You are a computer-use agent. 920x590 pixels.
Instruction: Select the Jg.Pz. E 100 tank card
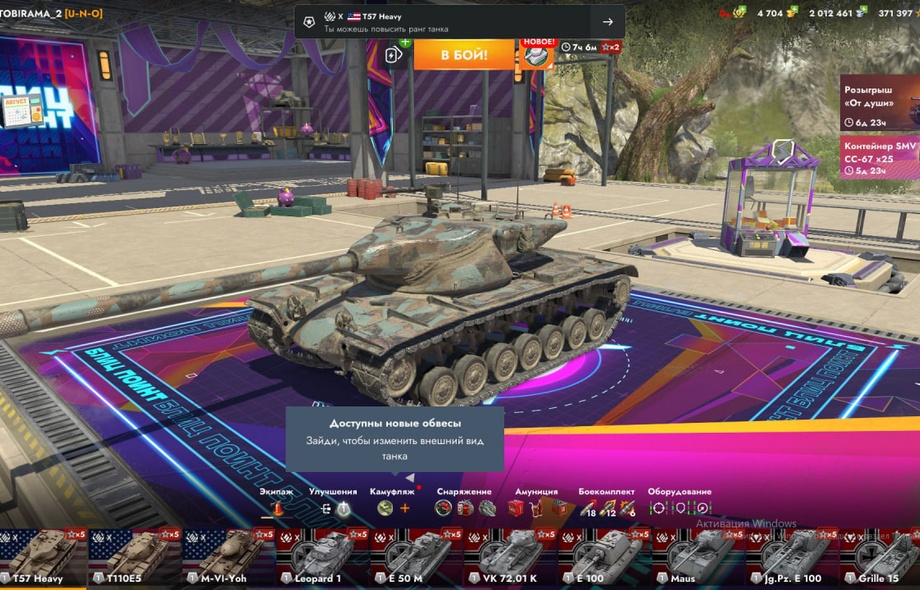pyautogui.click(x=787, y=558)
